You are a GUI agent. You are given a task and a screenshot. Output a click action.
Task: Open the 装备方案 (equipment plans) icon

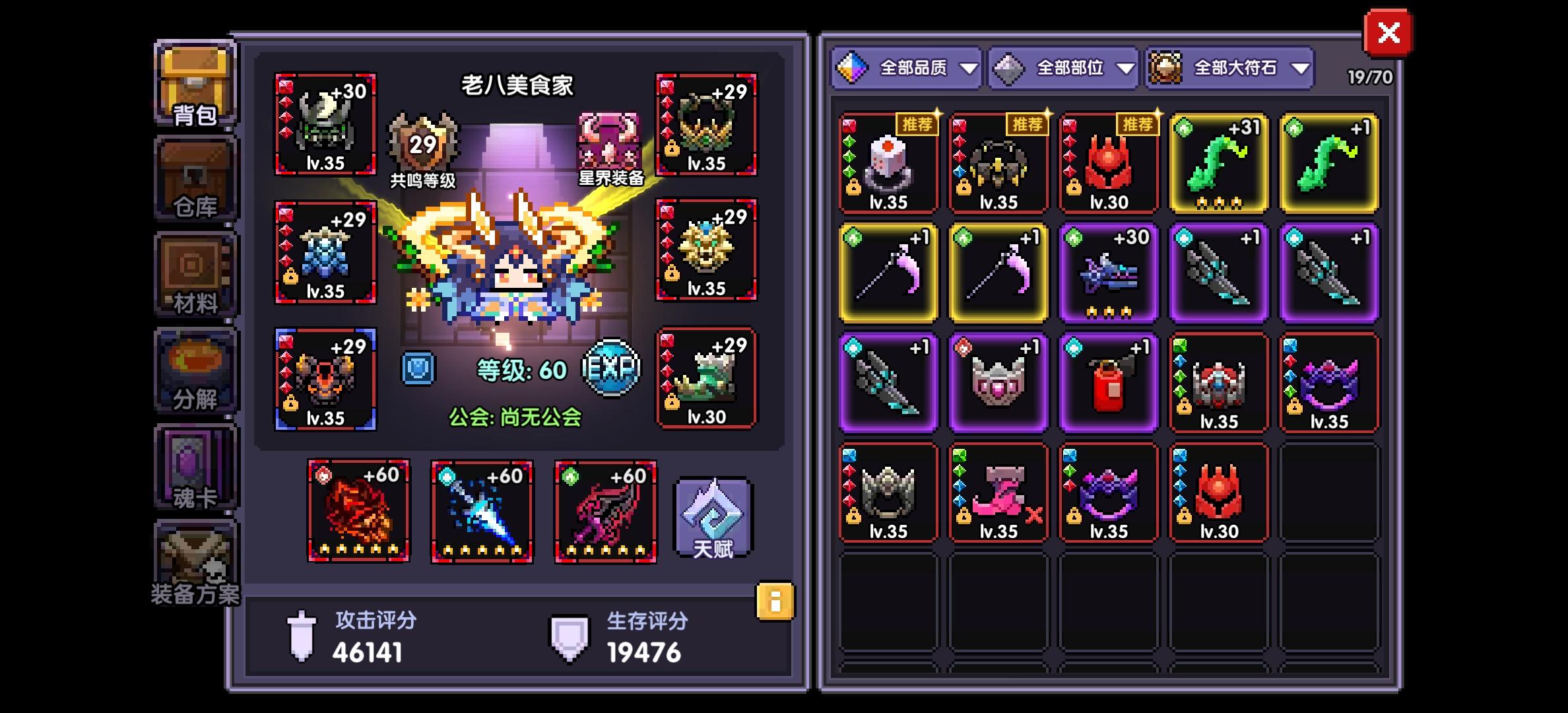[195, 564]
